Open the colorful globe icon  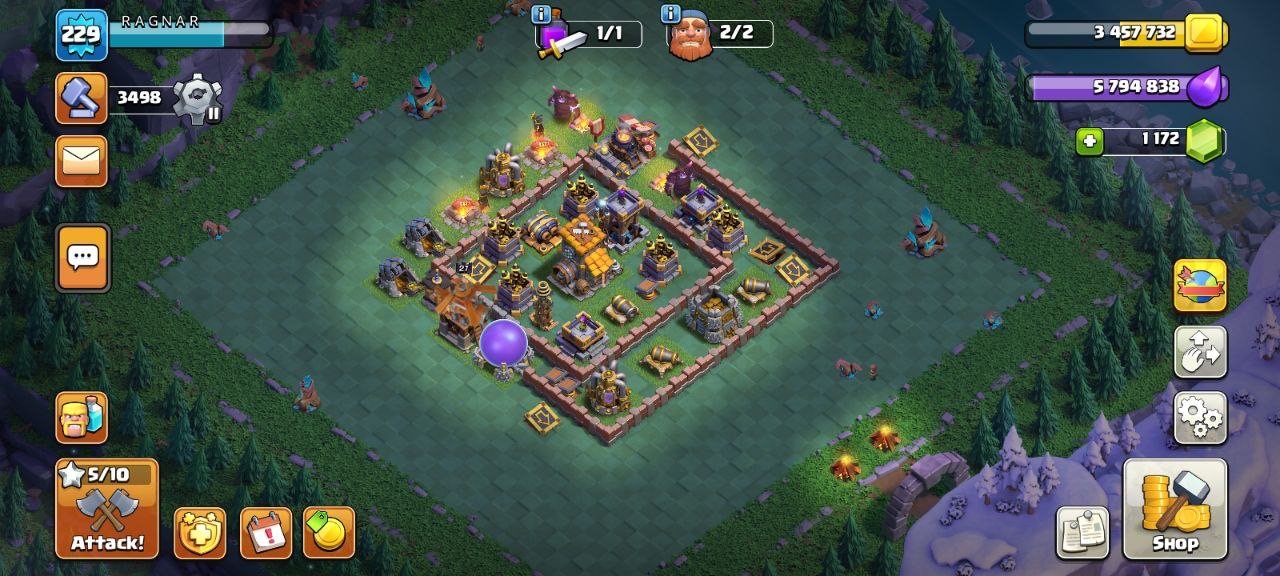pyautogui.click(x=1200, y=286)
